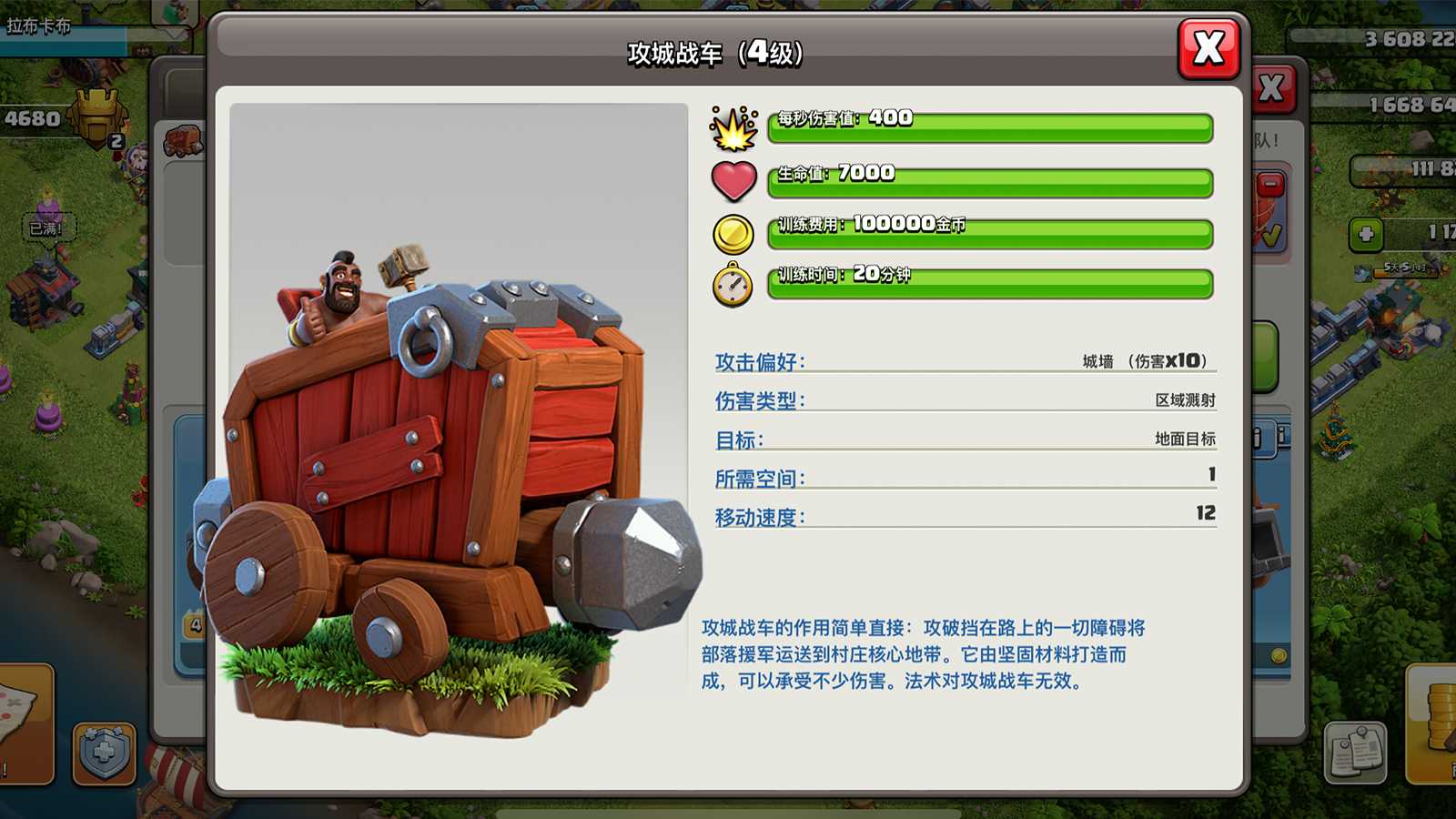Viewport: 1456px width, 819px height.
Task: Click the heart-shaped hitpoints icon
Action: 733,179
